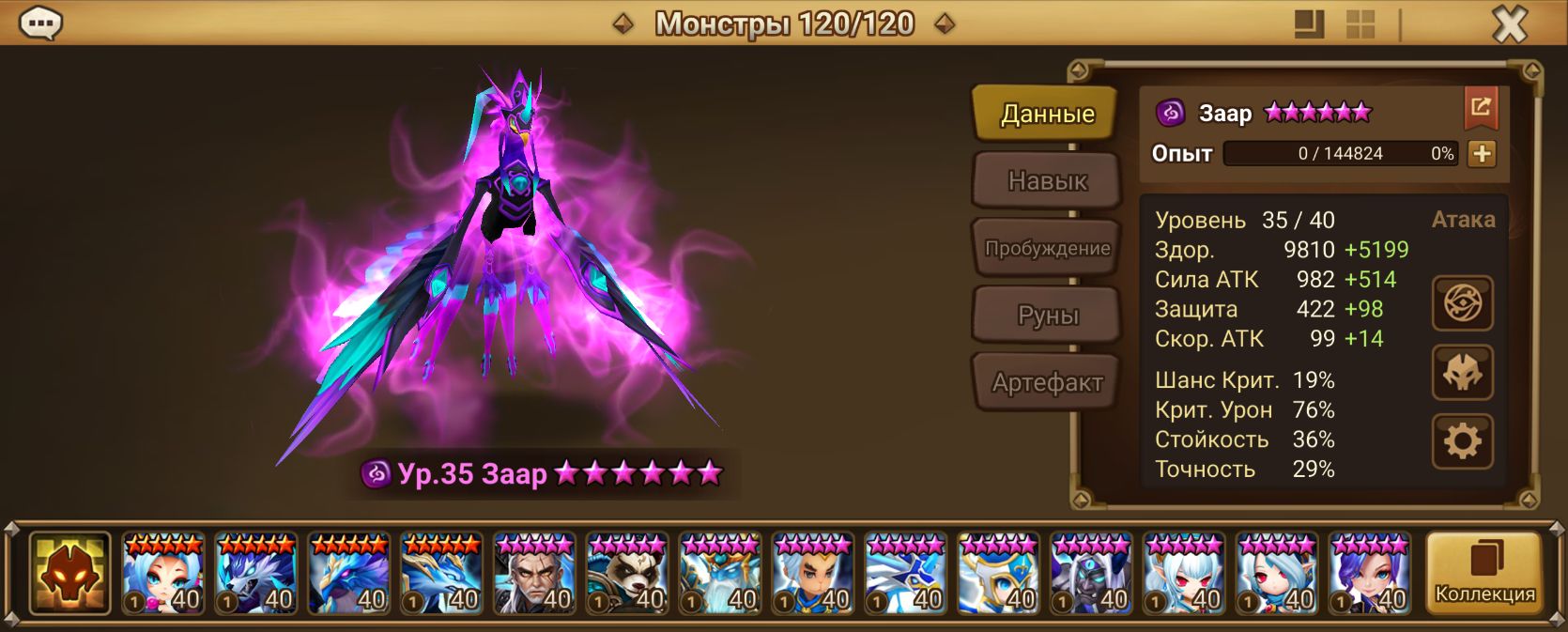This screenshot has height=632, width=1568.
Task: Share Заар with the red share button
Action: [x=1480, y=108]
